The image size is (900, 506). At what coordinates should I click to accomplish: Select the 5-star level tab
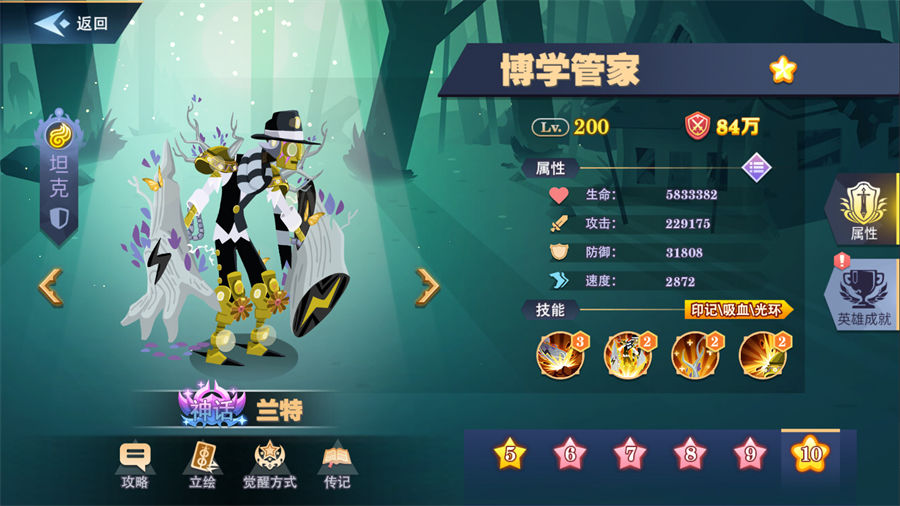510,455
